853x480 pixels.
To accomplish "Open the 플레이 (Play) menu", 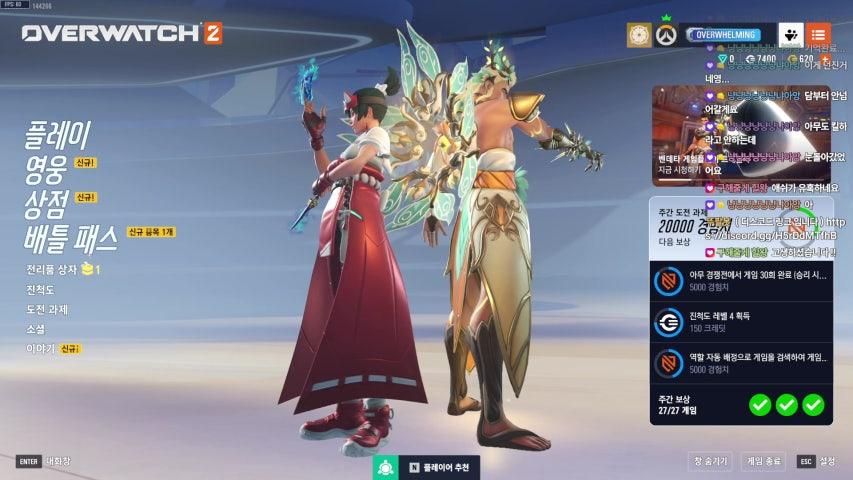I will coord(57,134).
